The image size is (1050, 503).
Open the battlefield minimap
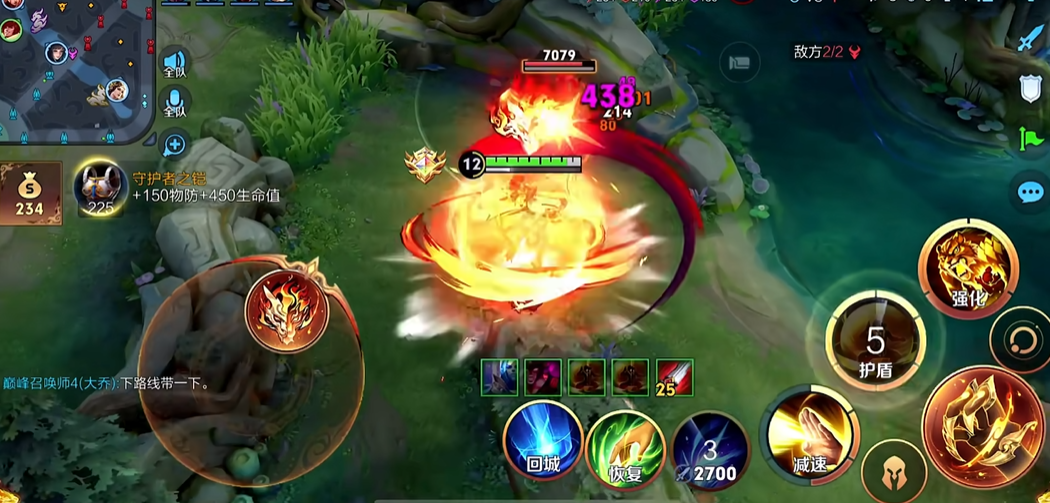[x=75, y=70]
